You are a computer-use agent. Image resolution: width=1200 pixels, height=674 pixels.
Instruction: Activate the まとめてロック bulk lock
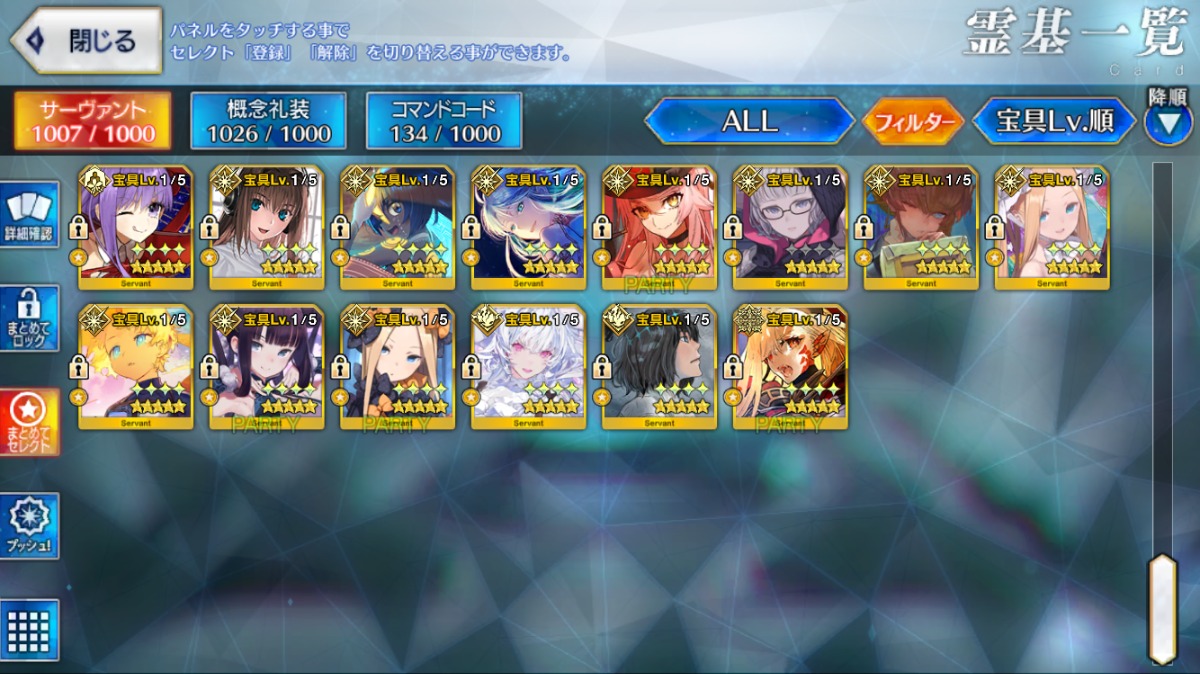[x=29, y=318]
